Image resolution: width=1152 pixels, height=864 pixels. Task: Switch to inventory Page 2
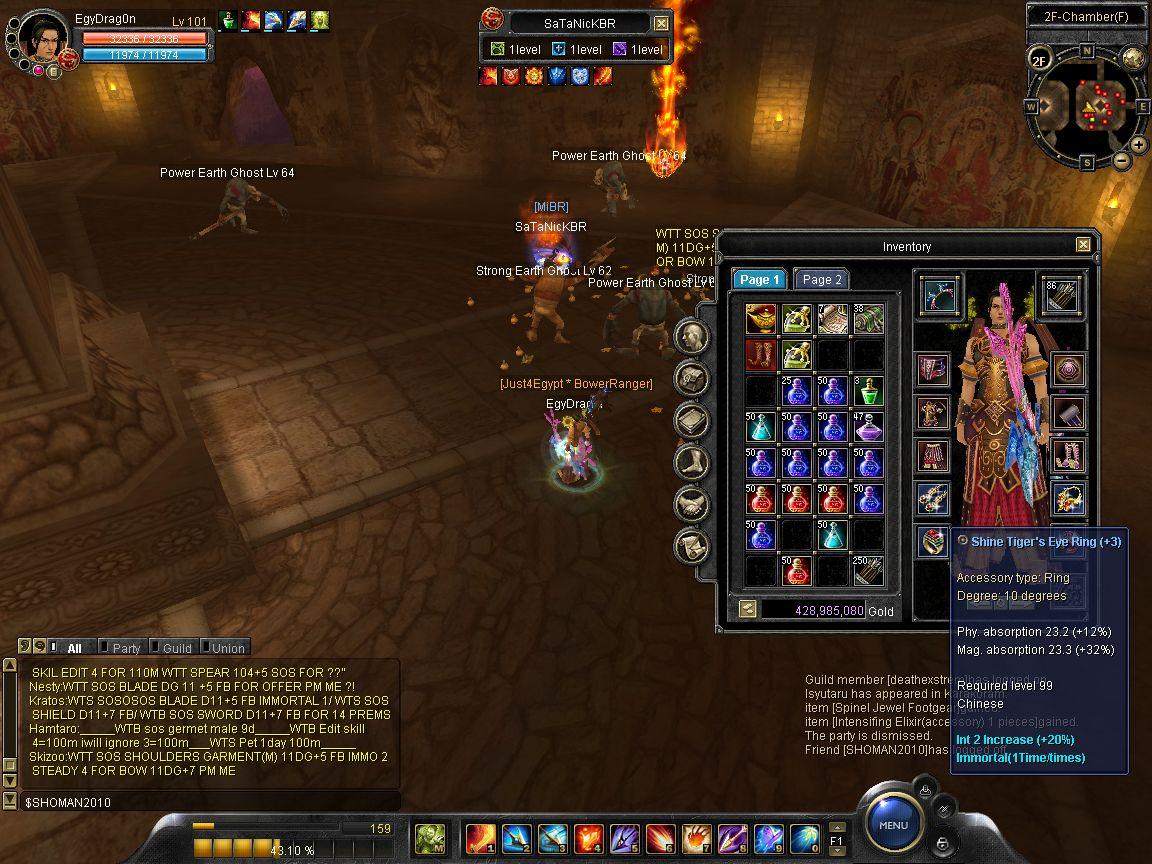[821, 280]
